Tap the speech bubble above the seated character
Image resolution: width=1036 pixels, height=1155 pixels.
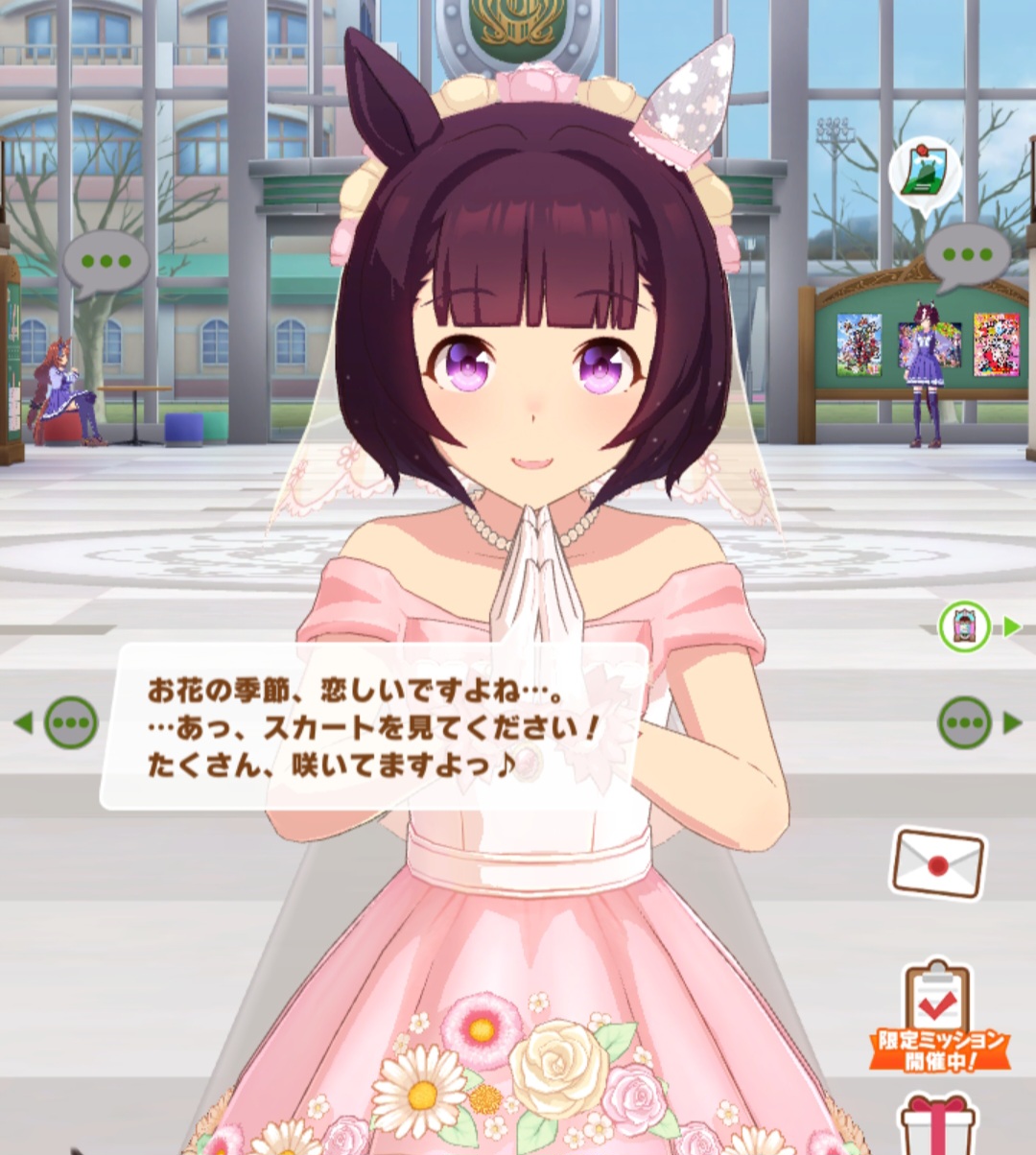(106, 262)
